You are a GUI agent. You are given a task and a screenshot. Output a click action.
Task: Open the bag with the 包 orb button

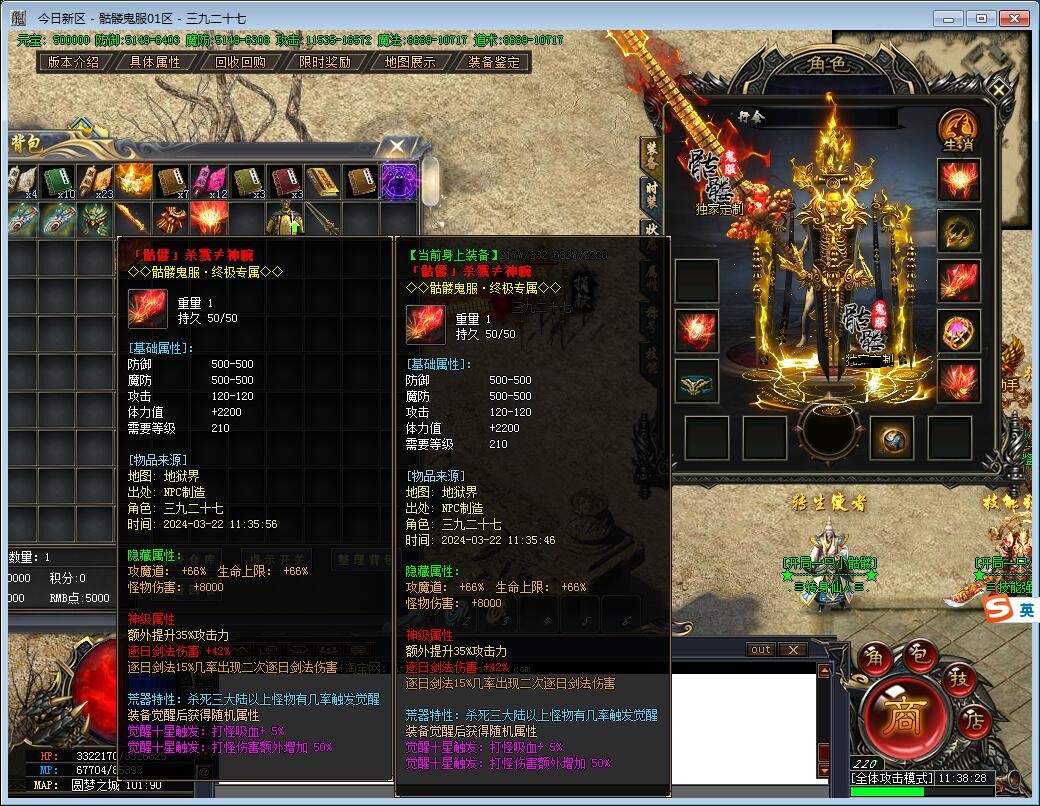[921, 657]
